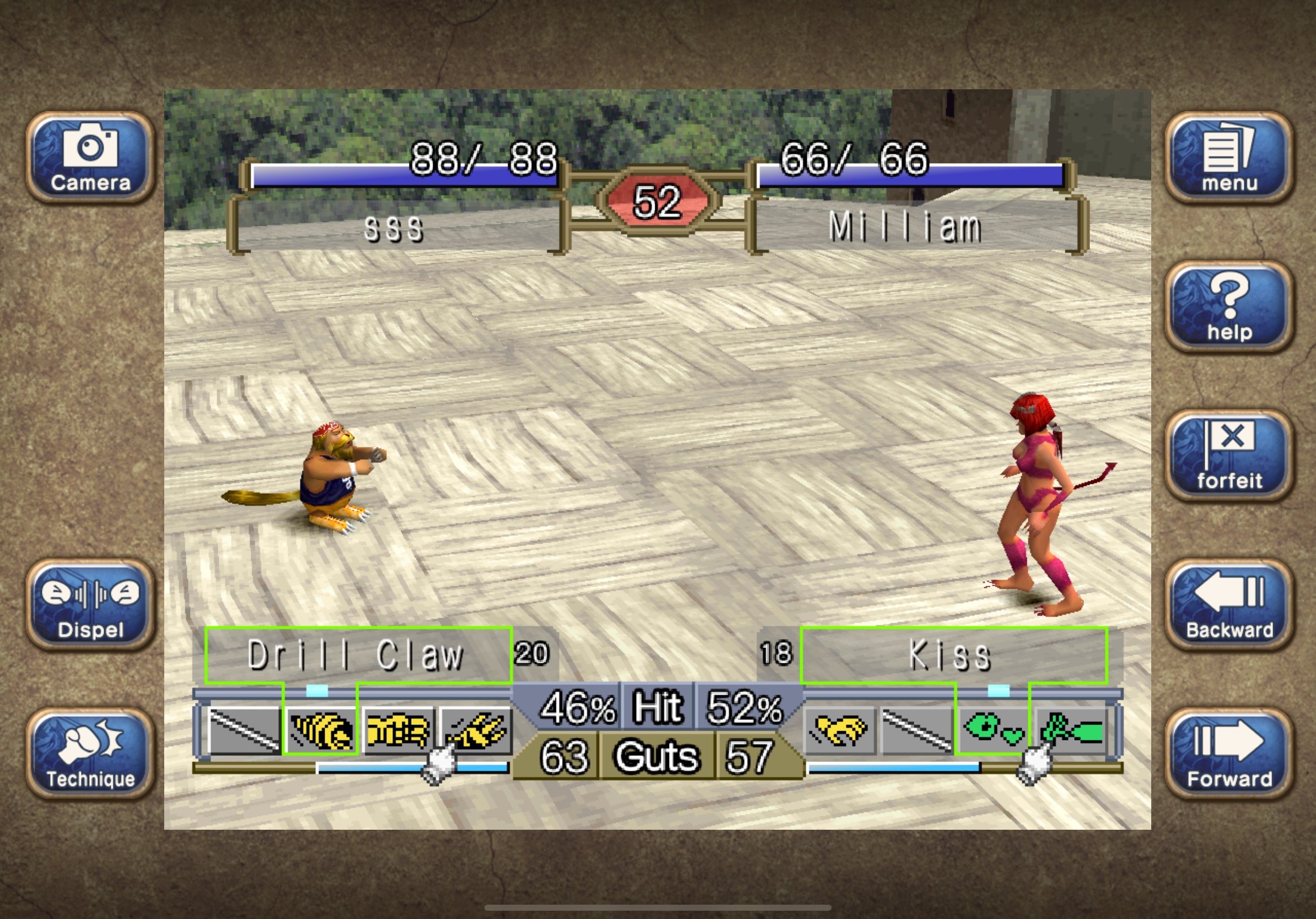Select the highlighted Drill Claw technique icon
The width and height of the screenshot is (1316, 919).
(321, 730)
